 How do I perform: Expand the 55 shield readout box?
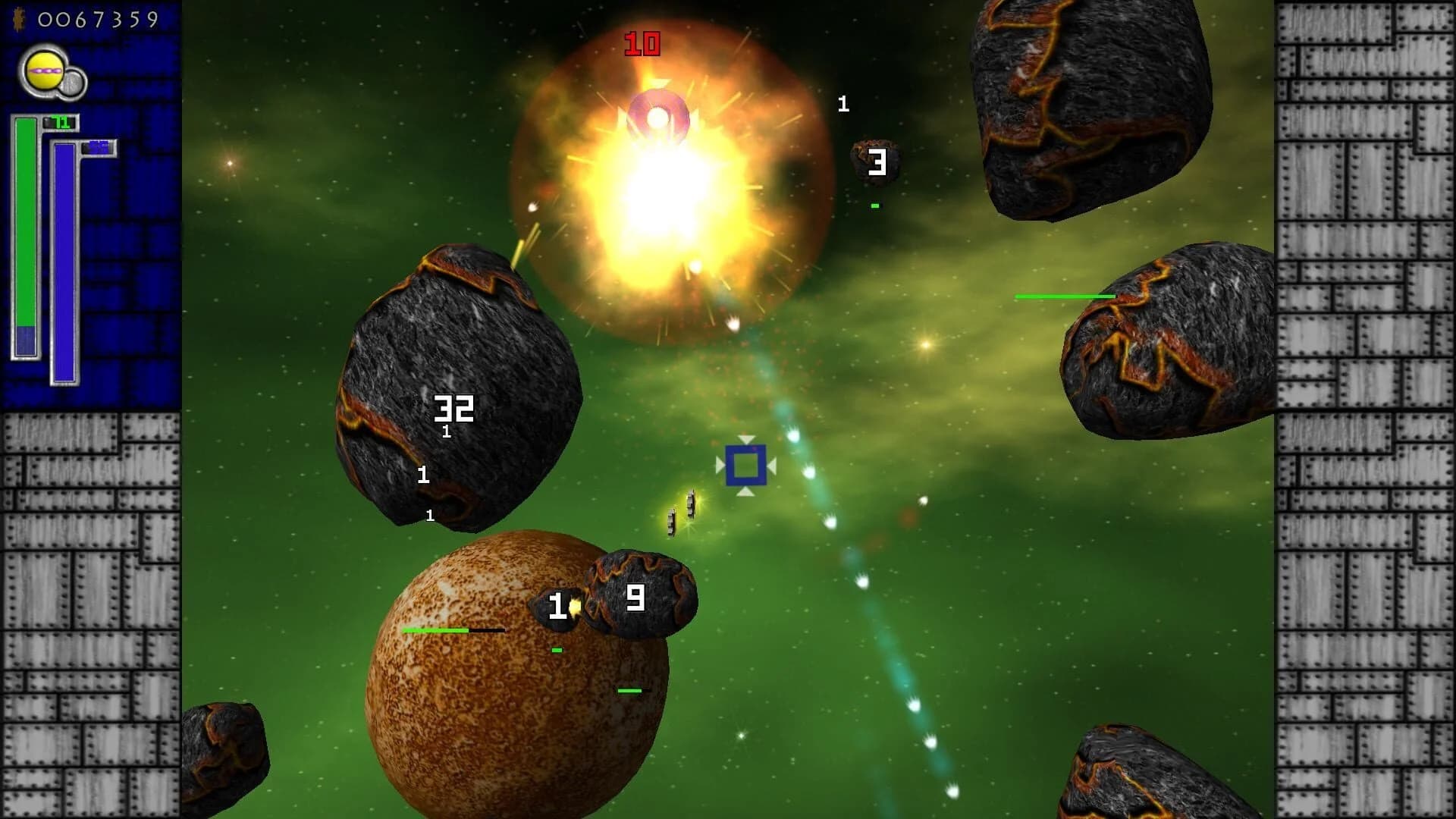pyautogui.click(x=97, y=147)
